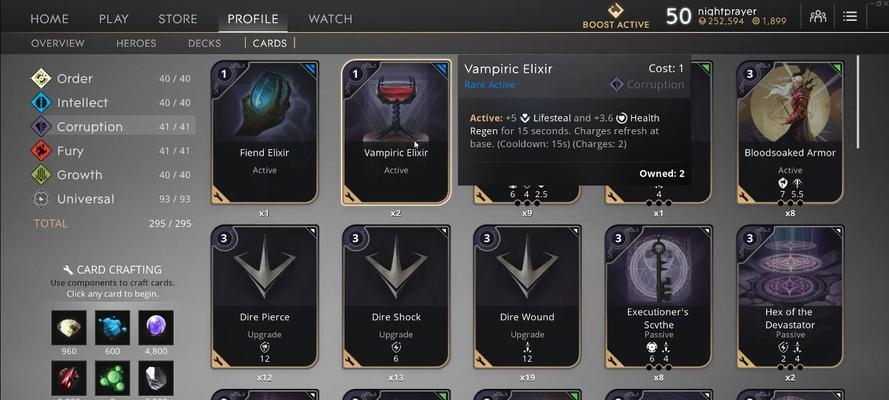Open the DECKS tab

(204, 43)
